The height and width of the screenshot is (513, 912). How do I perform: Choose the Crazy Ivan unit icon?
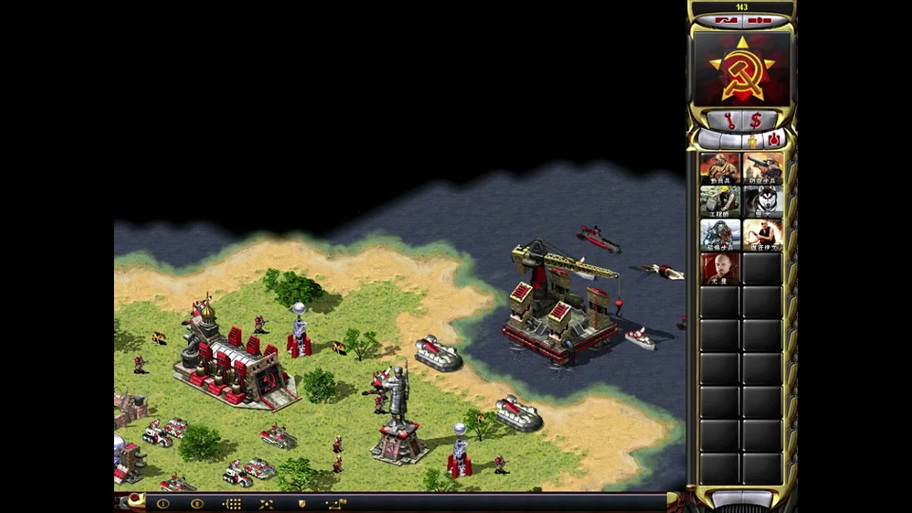tap(763, 235)
